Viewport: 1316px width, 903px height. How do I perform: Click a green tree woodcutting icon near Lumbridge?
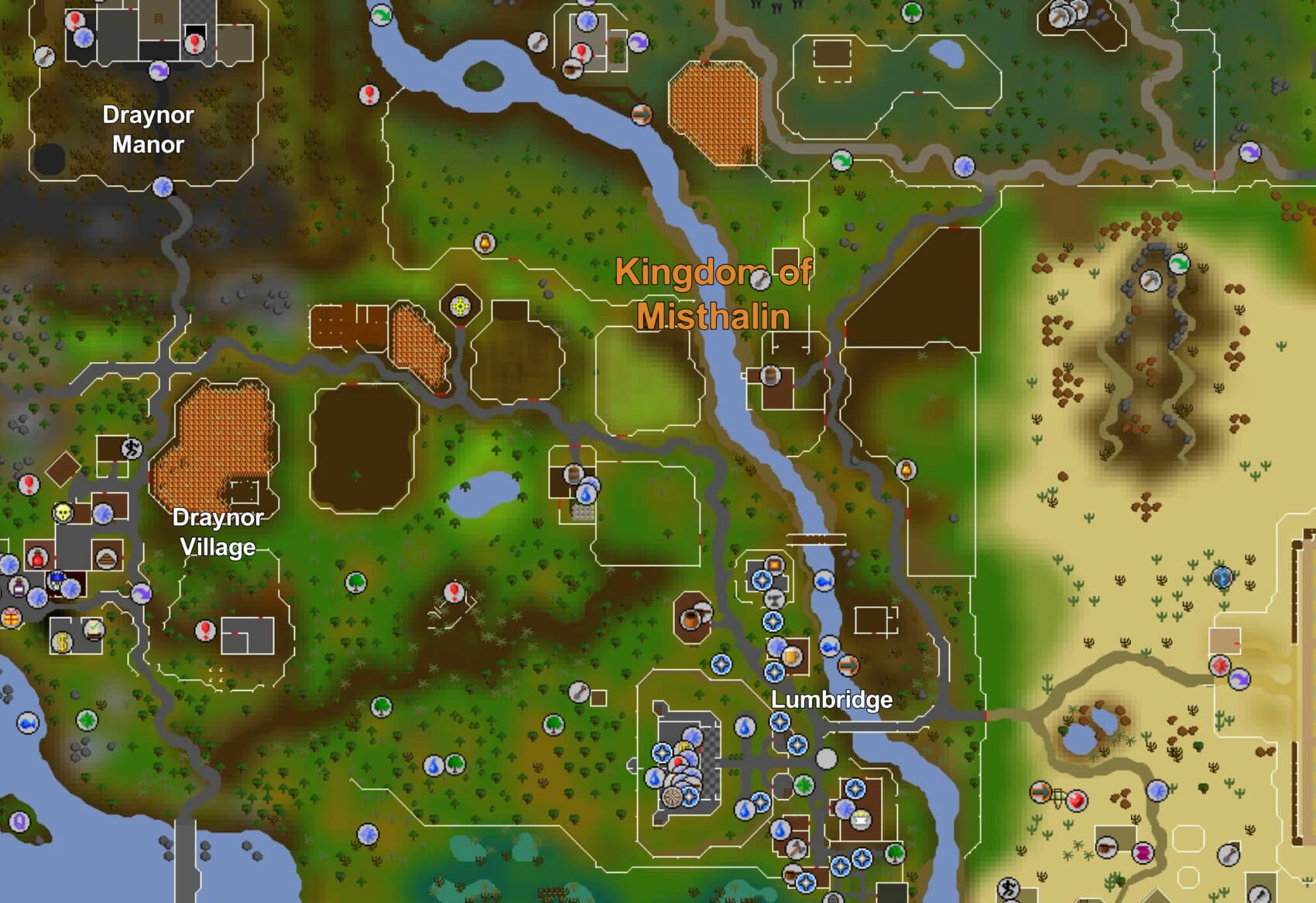click(x=895, y=852)
